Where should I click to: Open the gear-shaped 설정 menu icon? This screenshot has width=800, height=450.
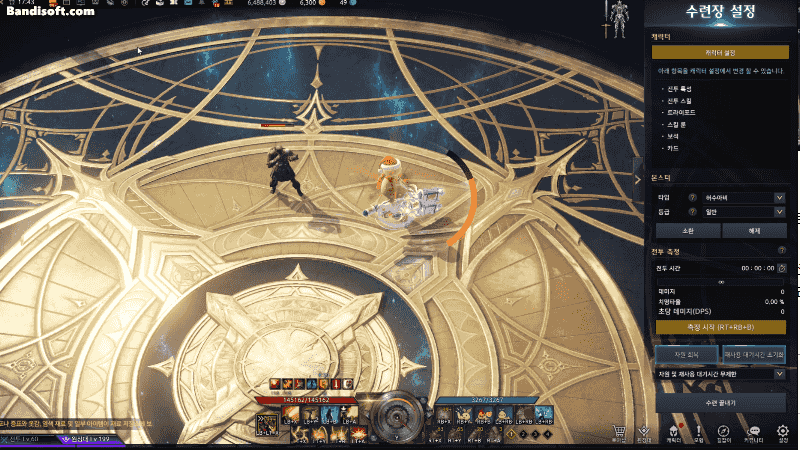tap(782, 430)
